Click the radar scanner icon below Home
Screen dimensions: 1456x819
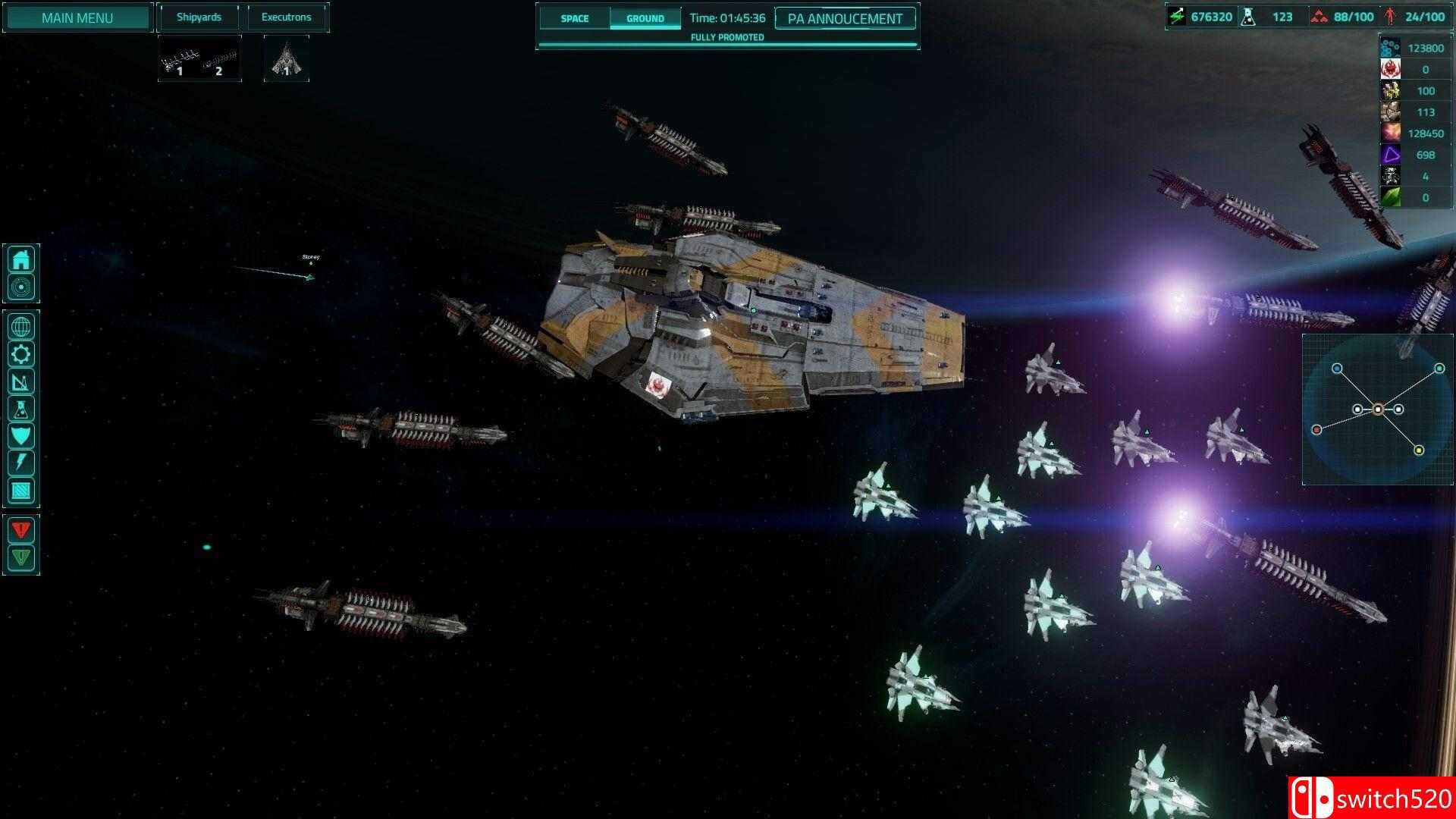coord(22,287)
